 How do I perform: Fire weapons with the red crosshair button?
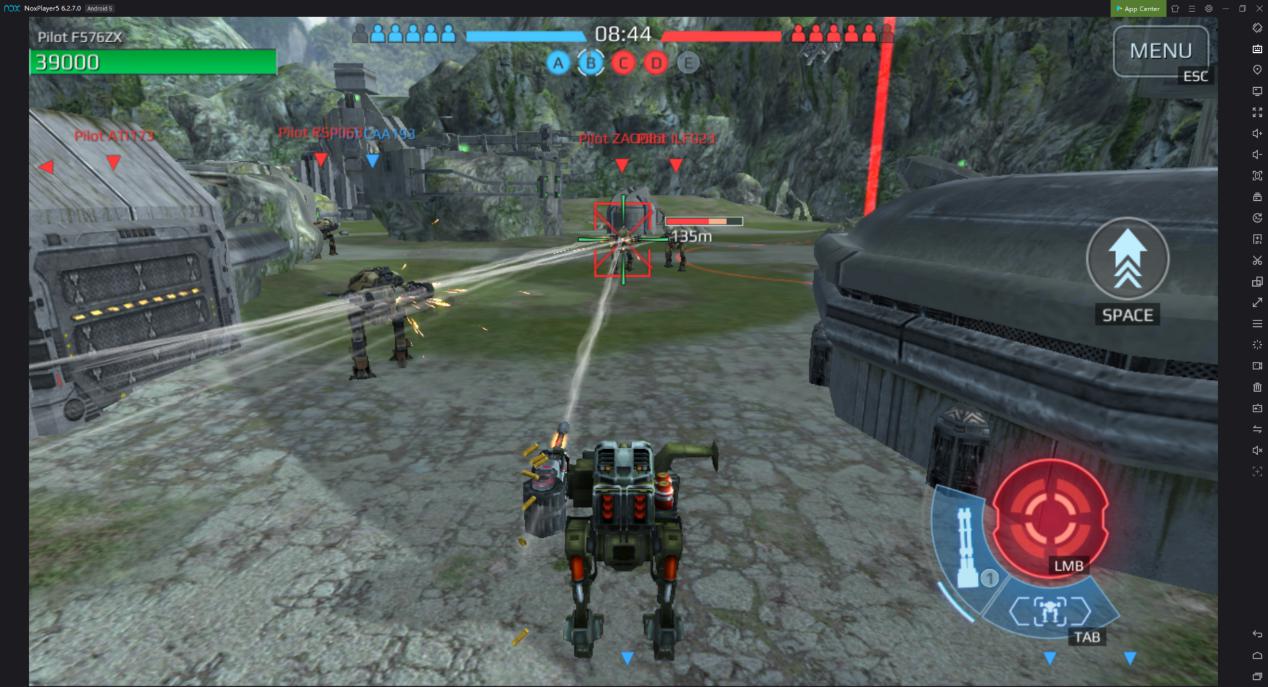(1050, 517)
